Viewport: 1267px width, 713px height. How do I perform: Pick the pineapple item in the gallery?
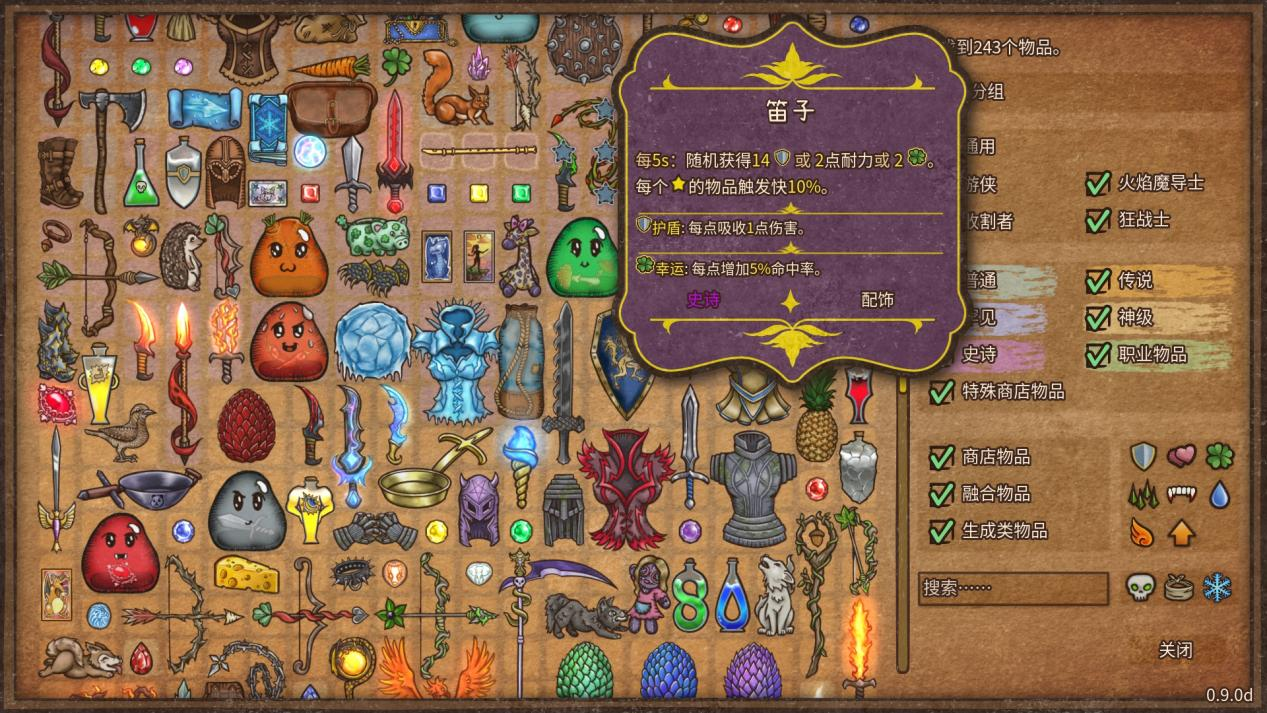point(817,415)
